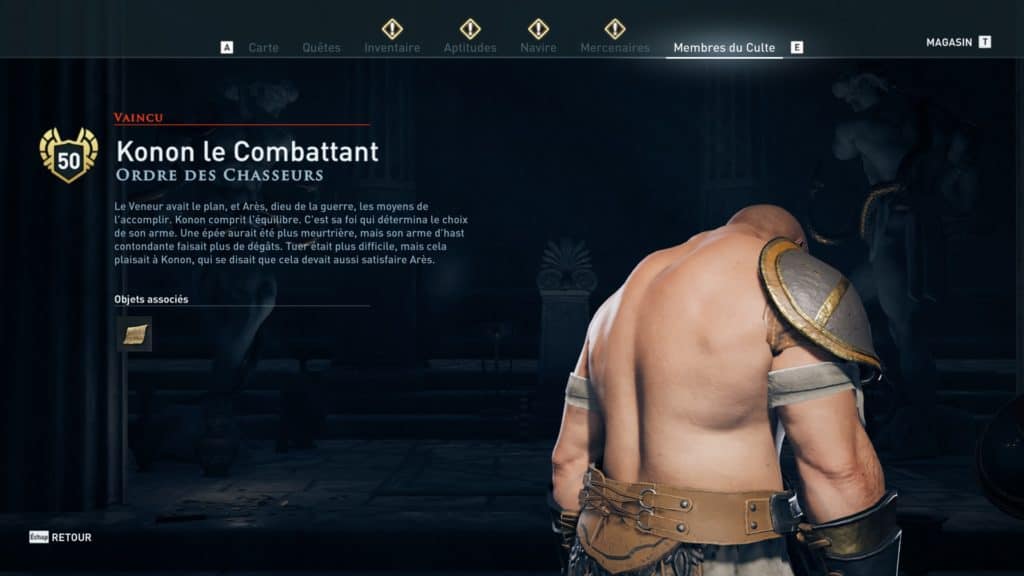This screenshot has width=1024, height=576.
Task: Select the Navire tab
Action: point(538,47)
